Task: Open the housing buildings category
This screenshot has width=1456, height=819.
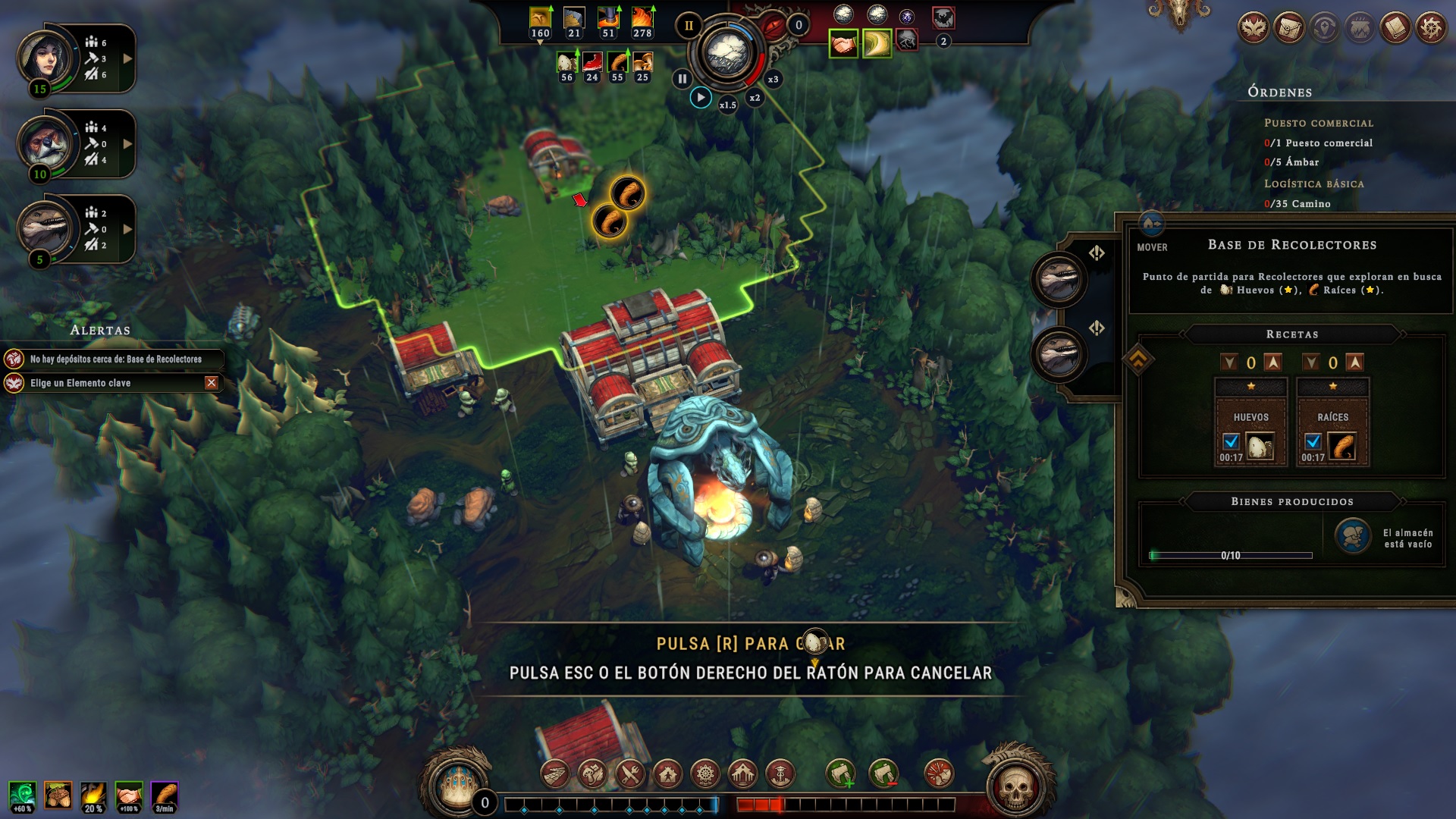Action: (x=667, y=774)
